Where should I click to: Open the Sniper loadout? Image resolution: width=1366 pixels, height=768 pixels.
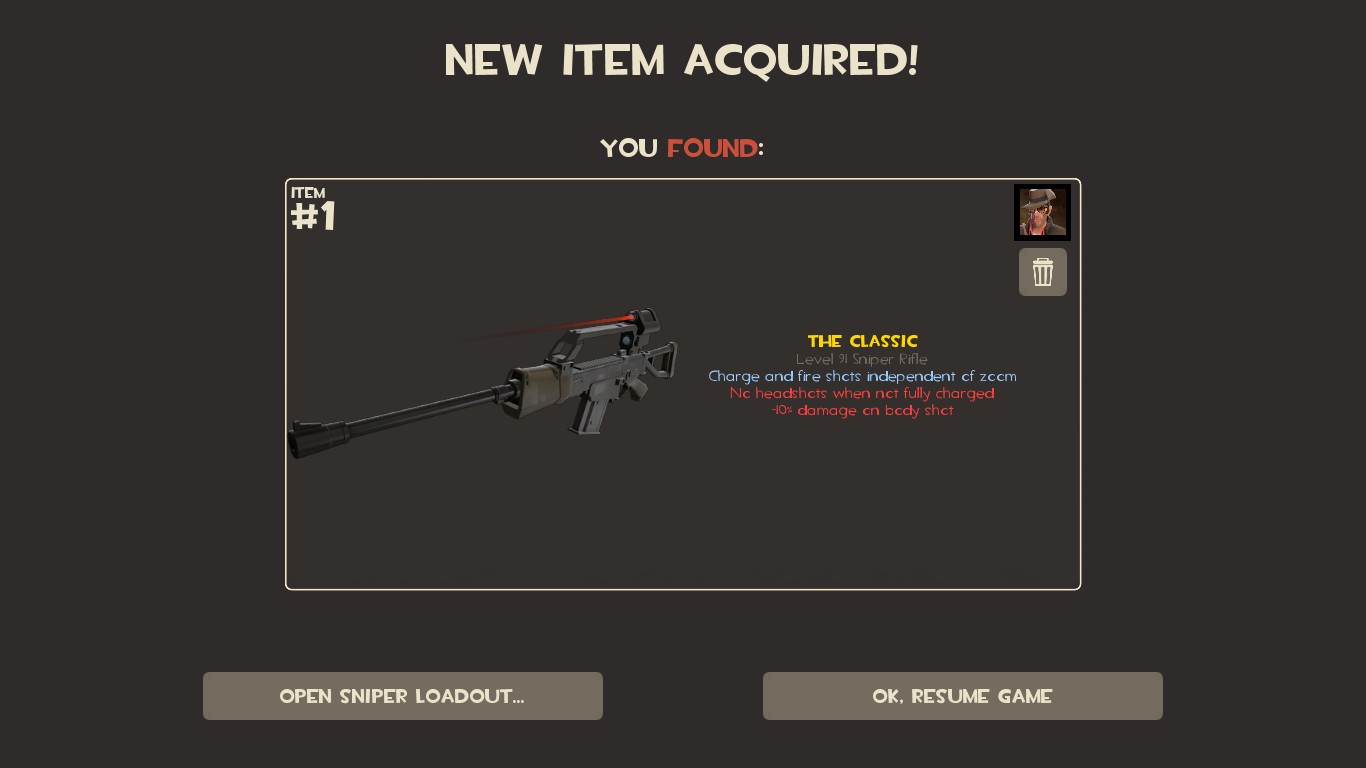click(x=402, y=696)
